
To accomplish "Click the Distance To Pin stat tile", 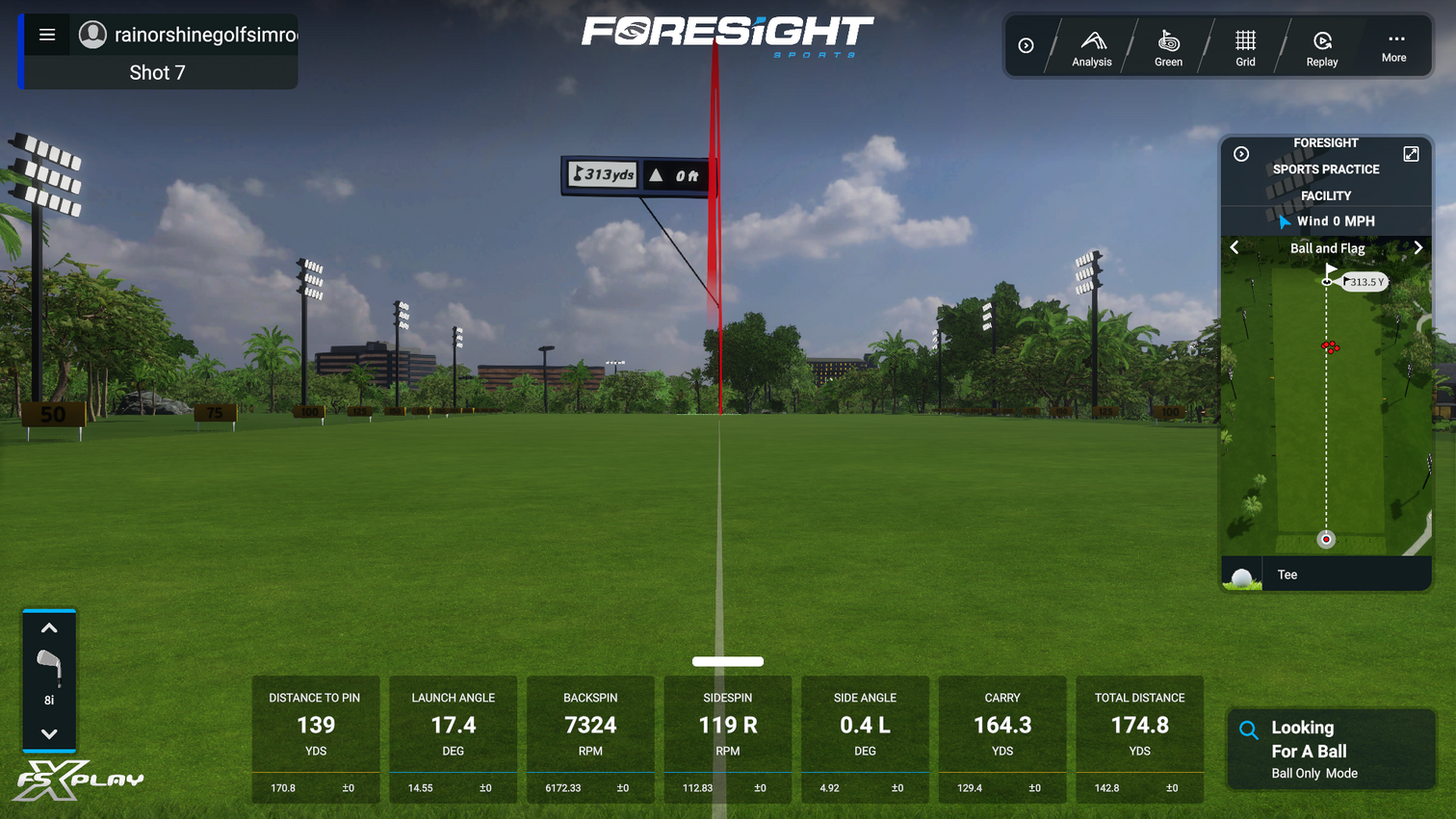I will tap(315, 737).
